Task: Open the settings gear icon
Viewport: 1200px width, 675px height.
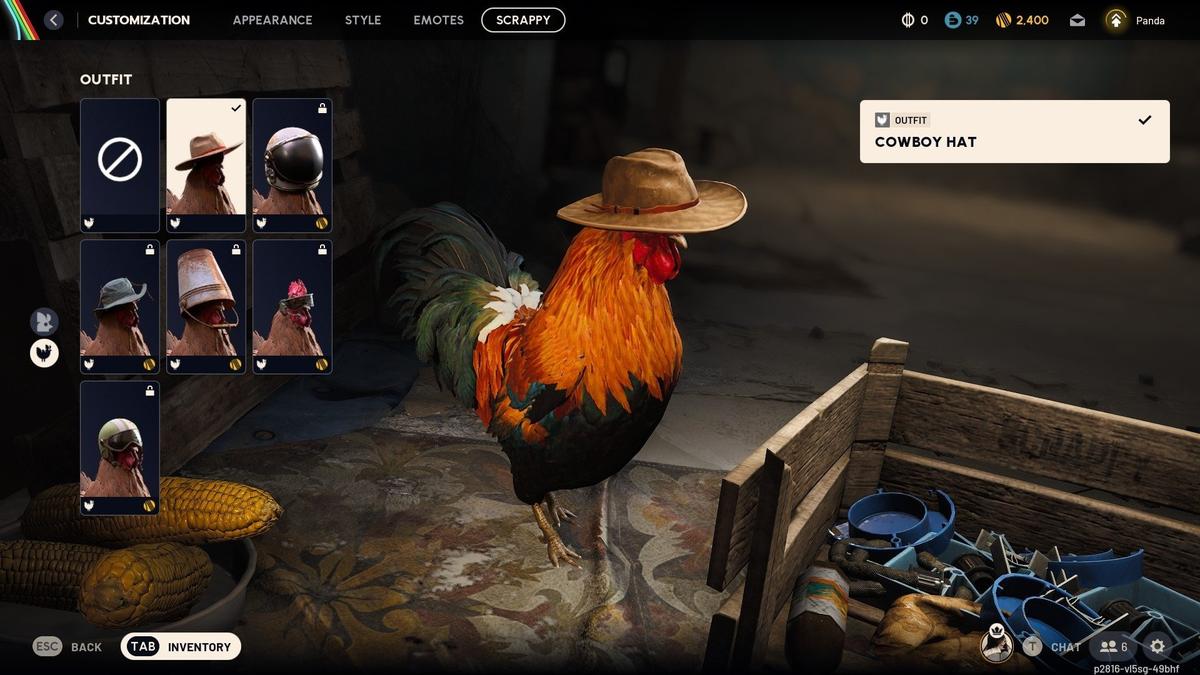Action: click(x=1157, y=647)
